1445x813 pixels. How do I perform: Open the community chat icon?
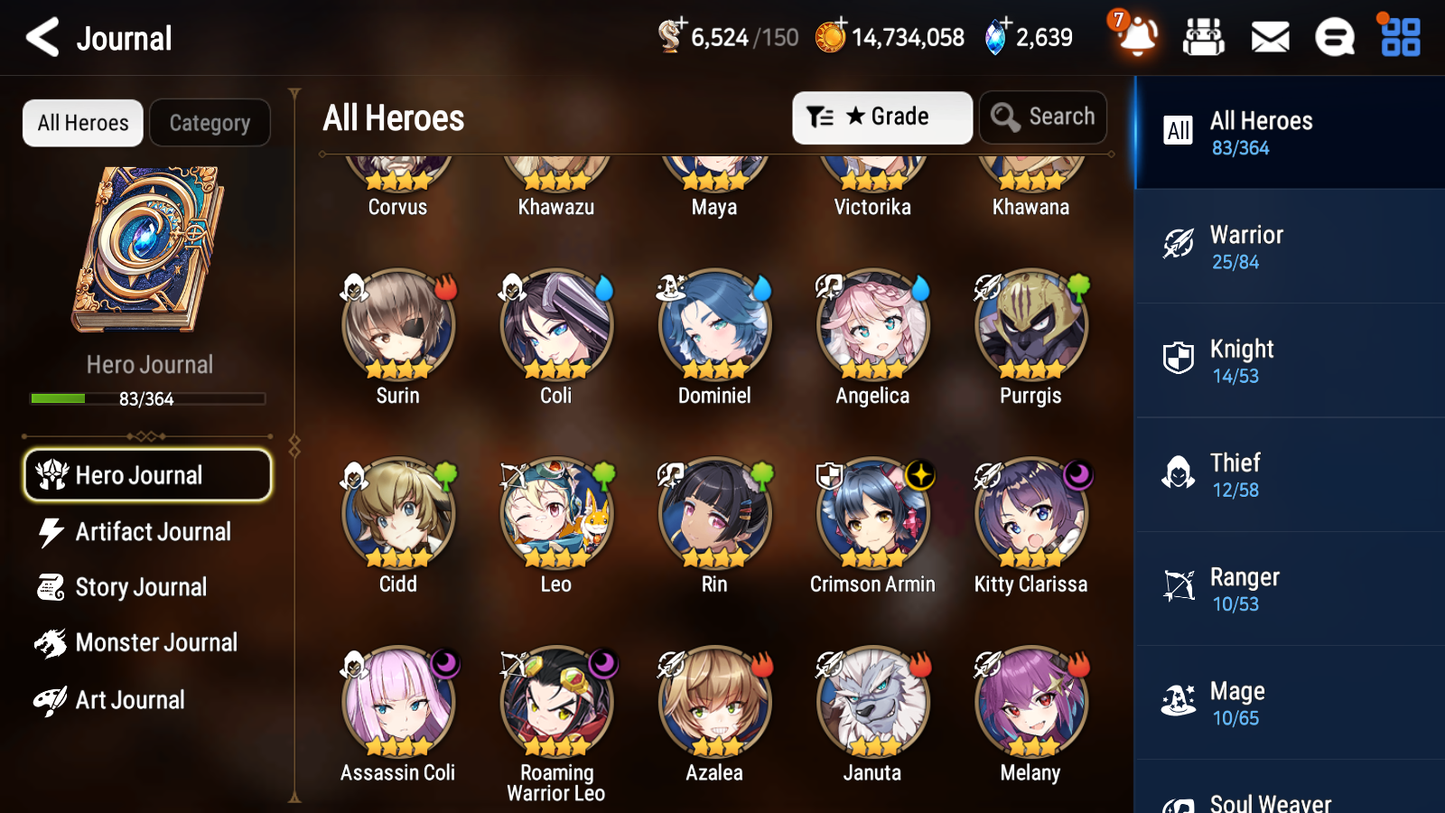pyautogui.click(x=1334, y=36)
